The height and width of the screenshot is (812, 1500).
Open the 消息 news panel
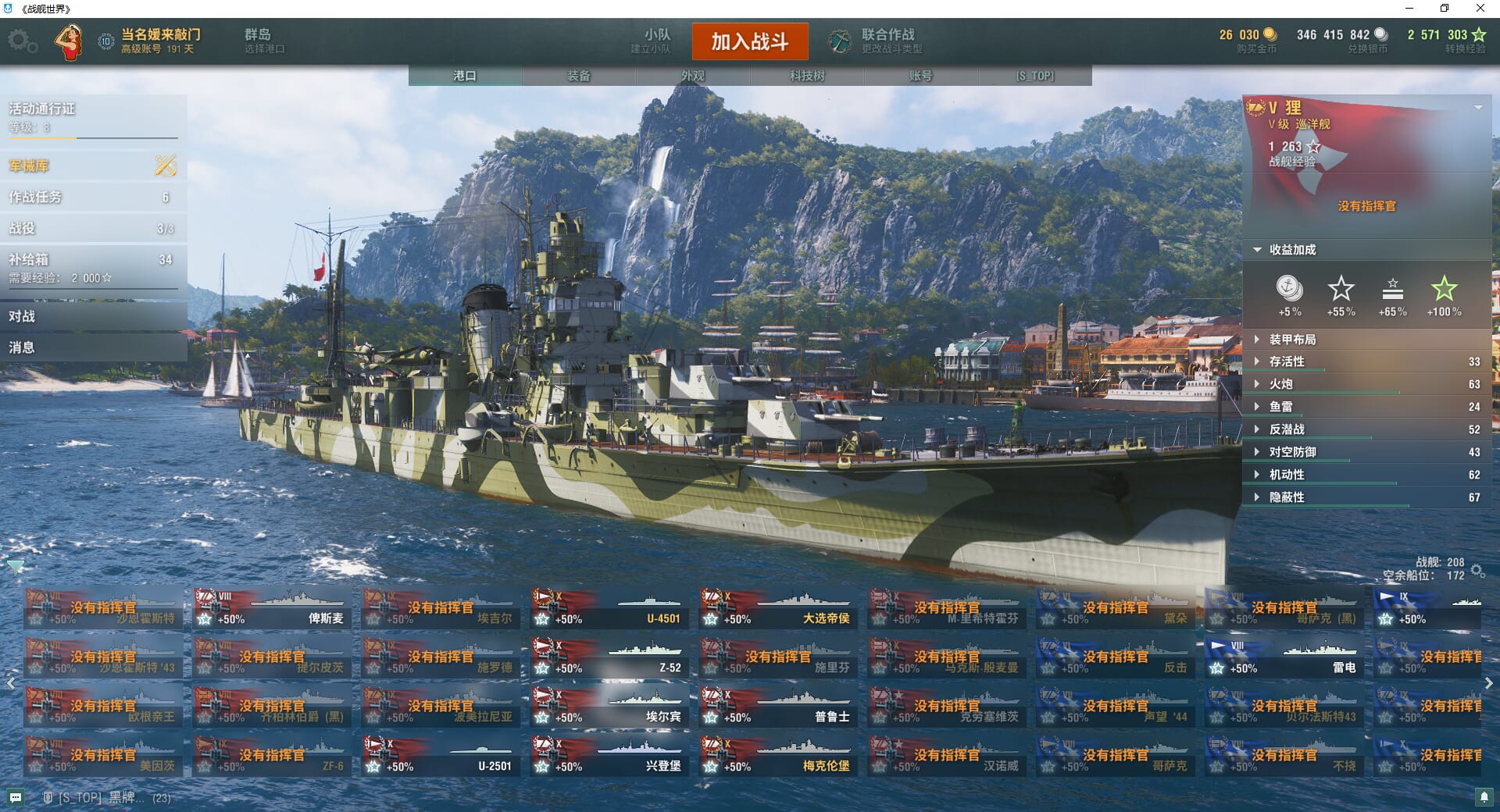(93, 347)
